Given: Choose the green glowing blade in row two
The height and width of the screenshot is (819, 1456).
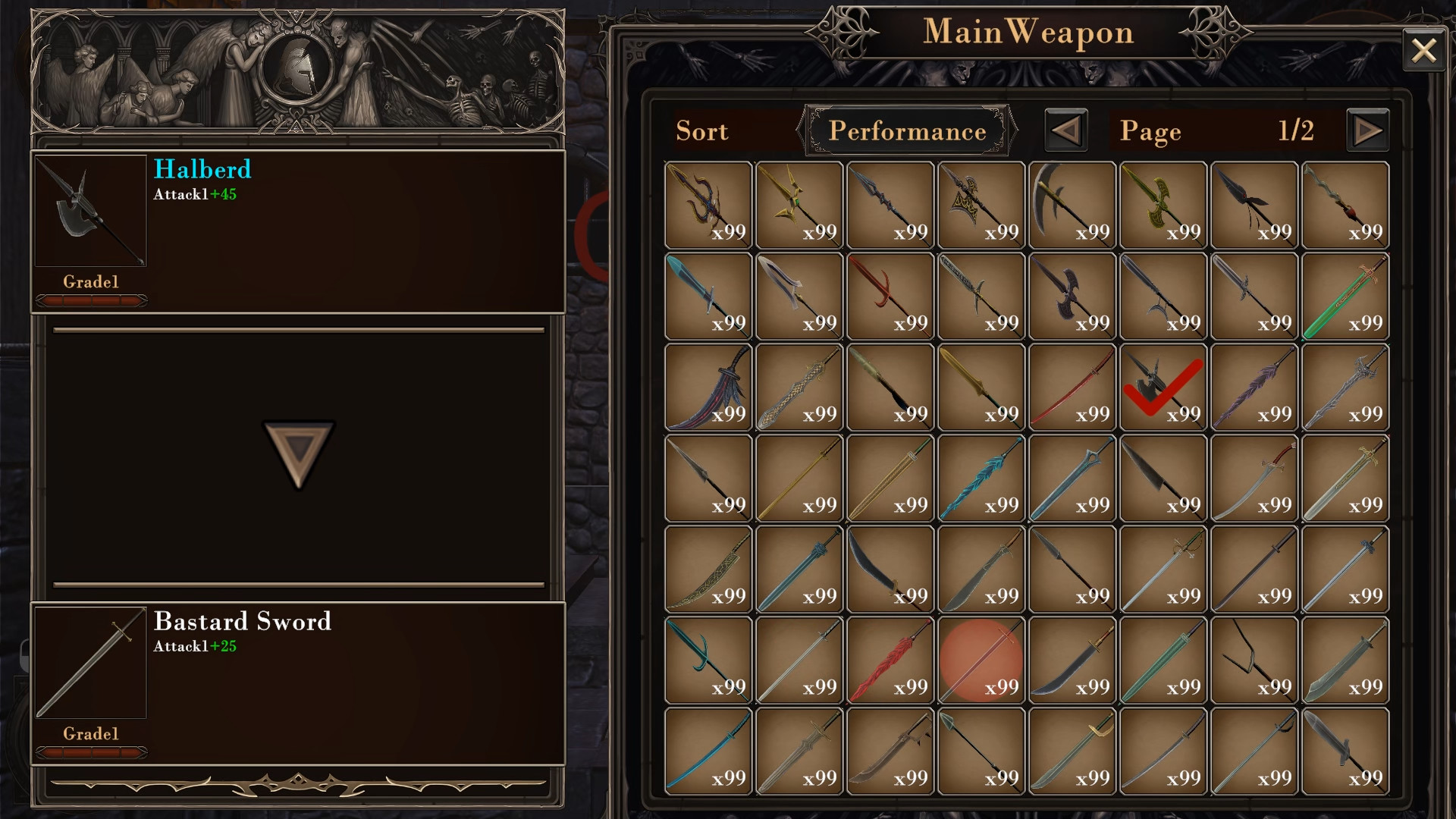Looking at the screenshot, I should tap(1345, 294).
